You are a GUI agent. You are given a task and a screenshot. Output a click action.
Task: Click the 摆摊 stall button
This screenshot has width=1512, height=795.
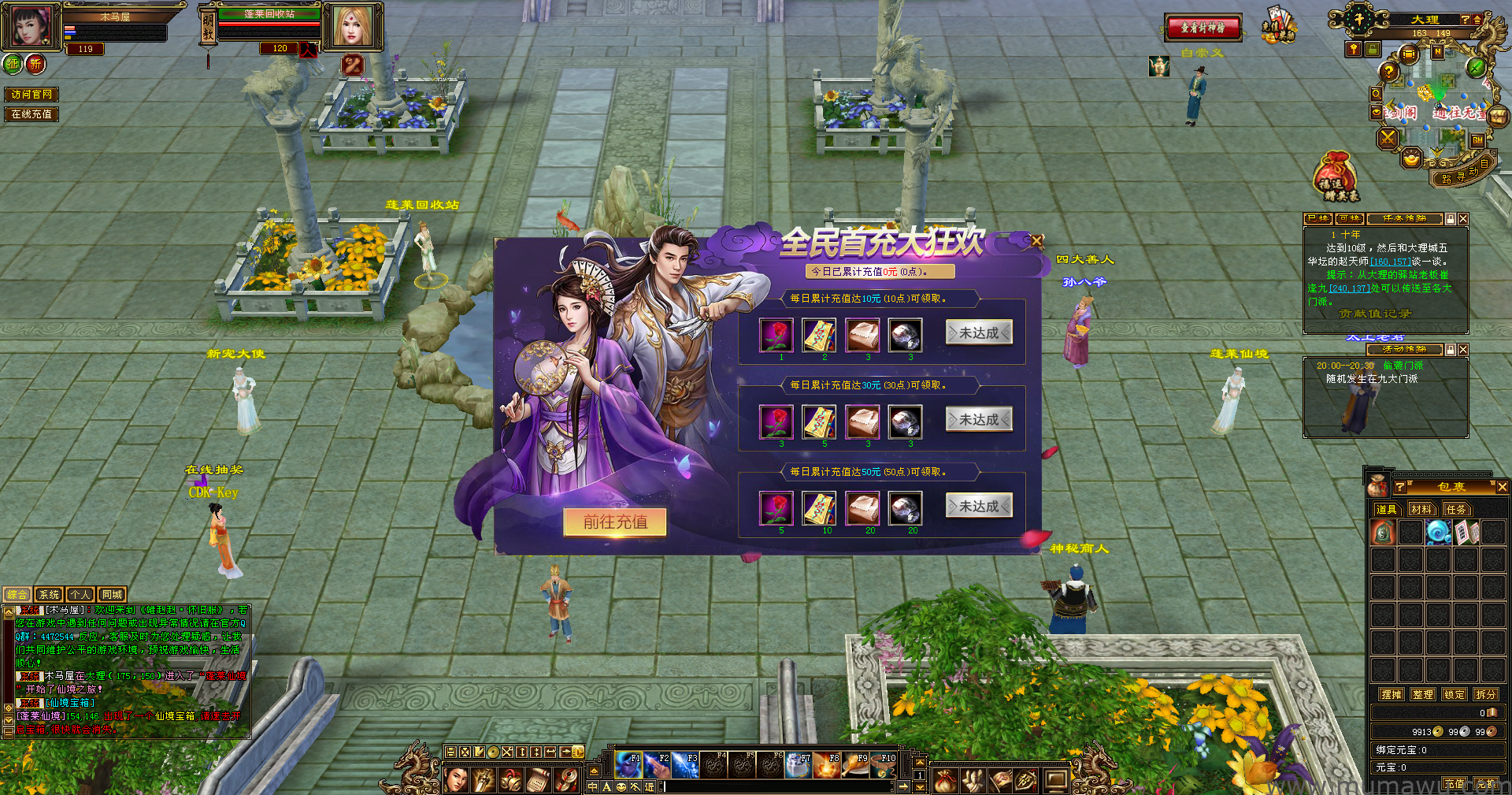(1392, 695)
